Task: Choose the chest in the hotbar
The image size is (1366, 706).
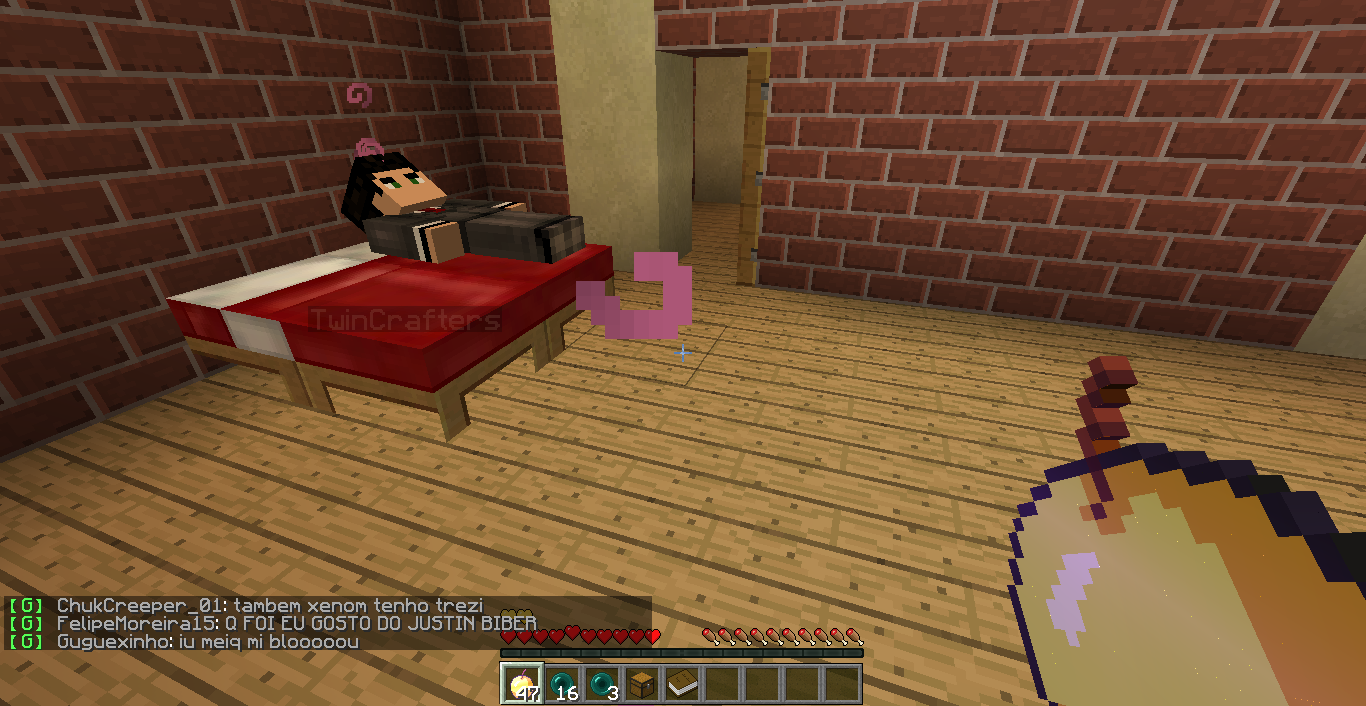Action: pyautogui.click(x=642, y=684)
